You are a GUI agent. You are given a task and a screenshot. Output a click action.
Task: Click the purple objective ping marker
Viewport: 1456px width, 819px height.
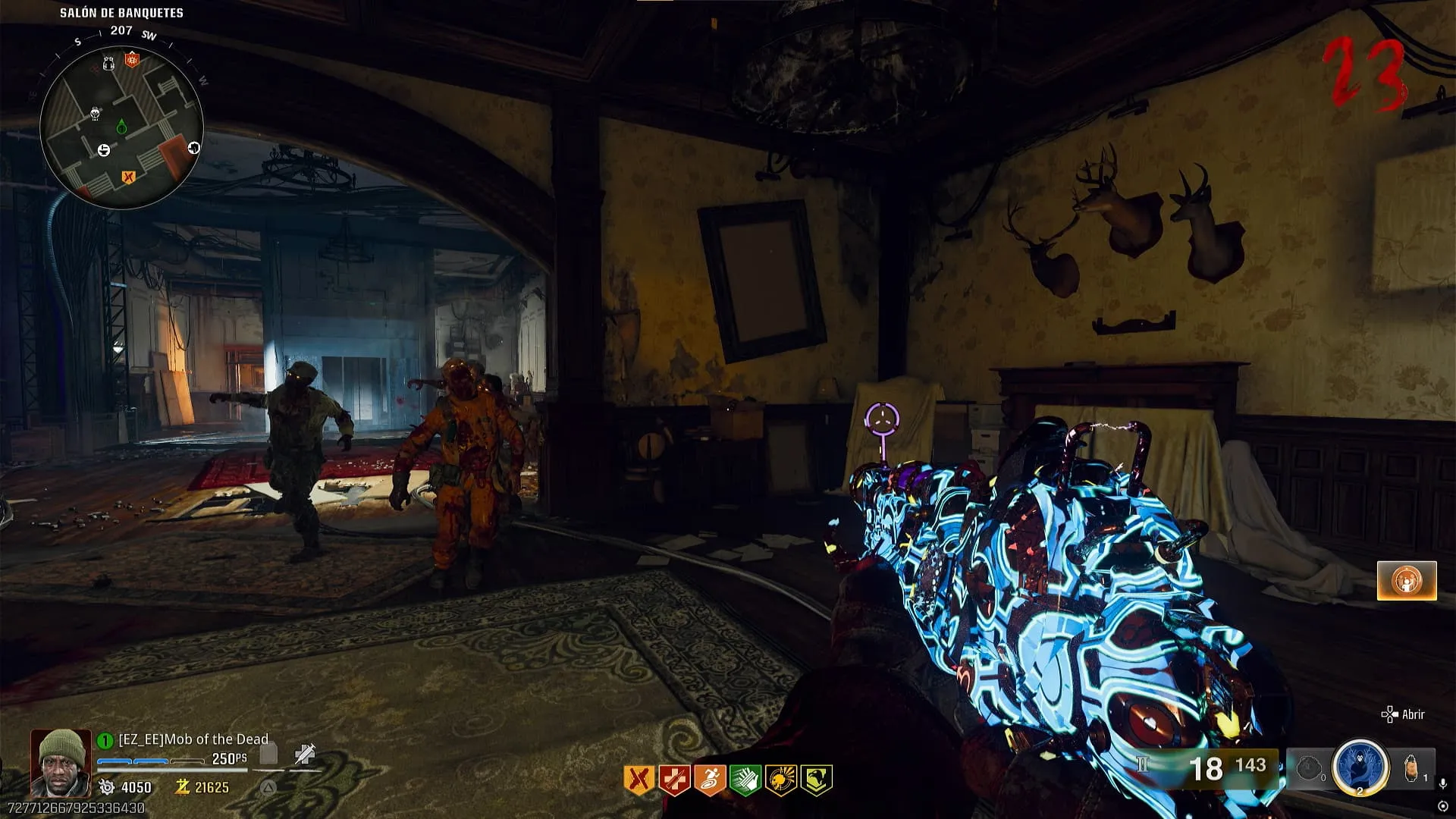tap(882, 419)
